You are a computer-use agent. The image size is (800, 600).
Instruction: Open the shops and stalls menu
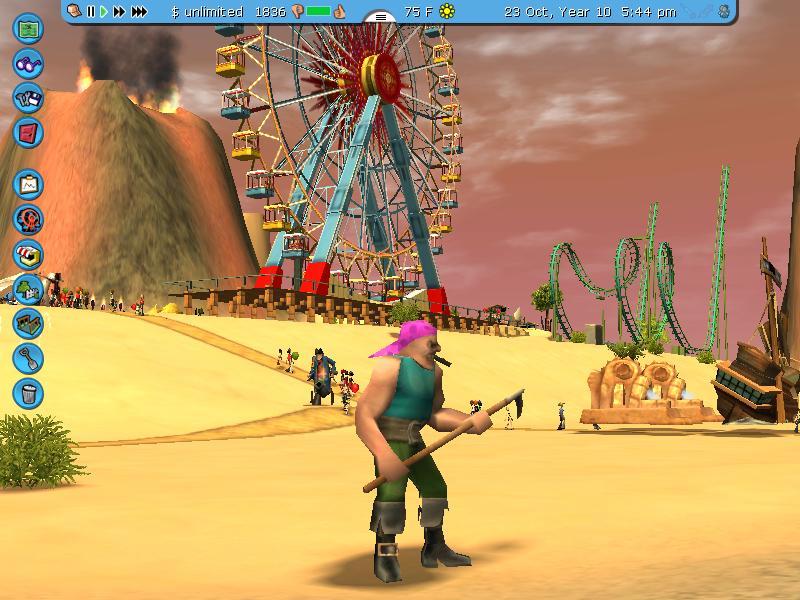point(28,254)
